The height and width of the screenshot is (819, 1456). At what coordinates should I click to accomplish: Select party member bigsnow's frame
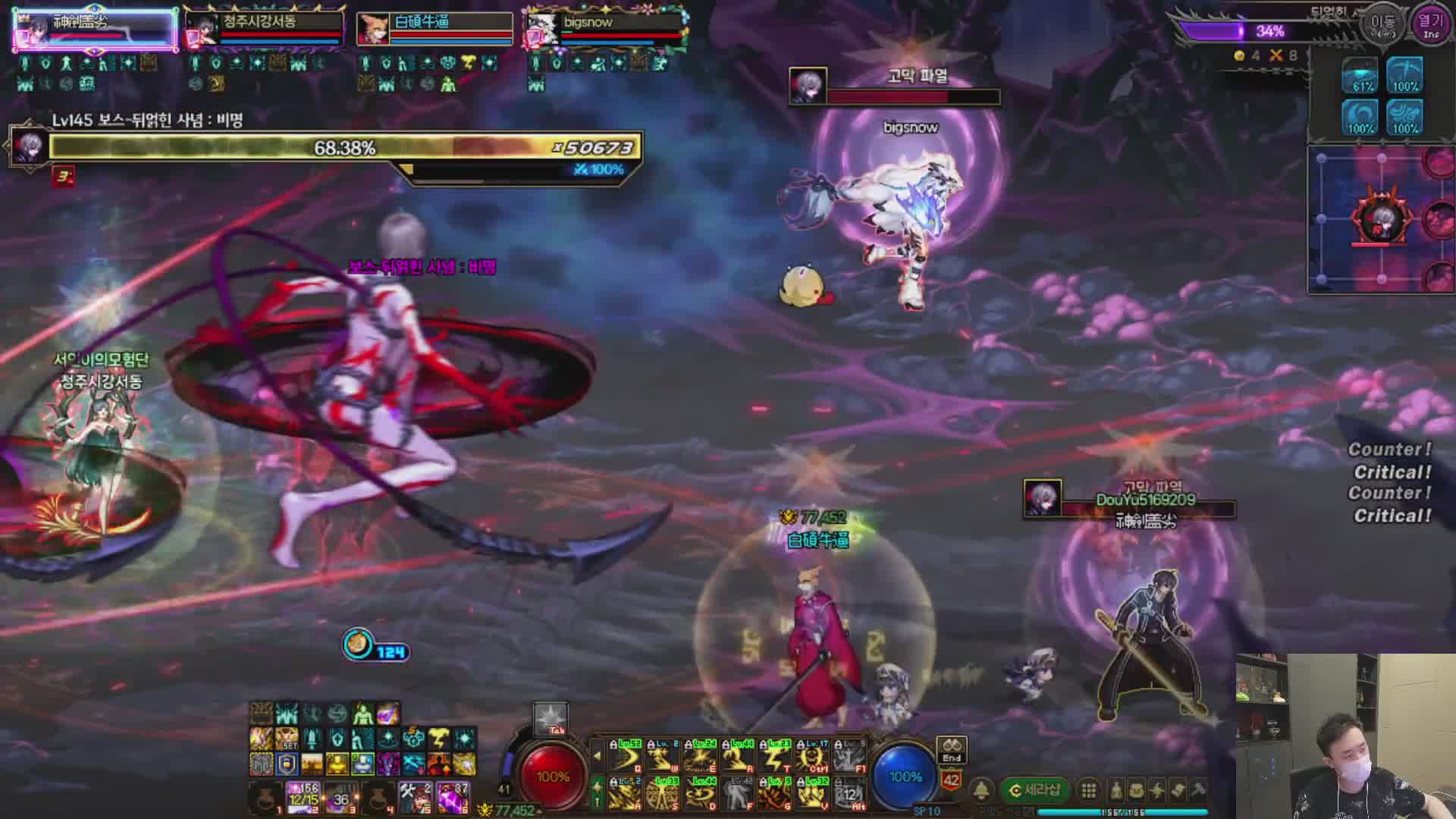(x=607, y=27)
